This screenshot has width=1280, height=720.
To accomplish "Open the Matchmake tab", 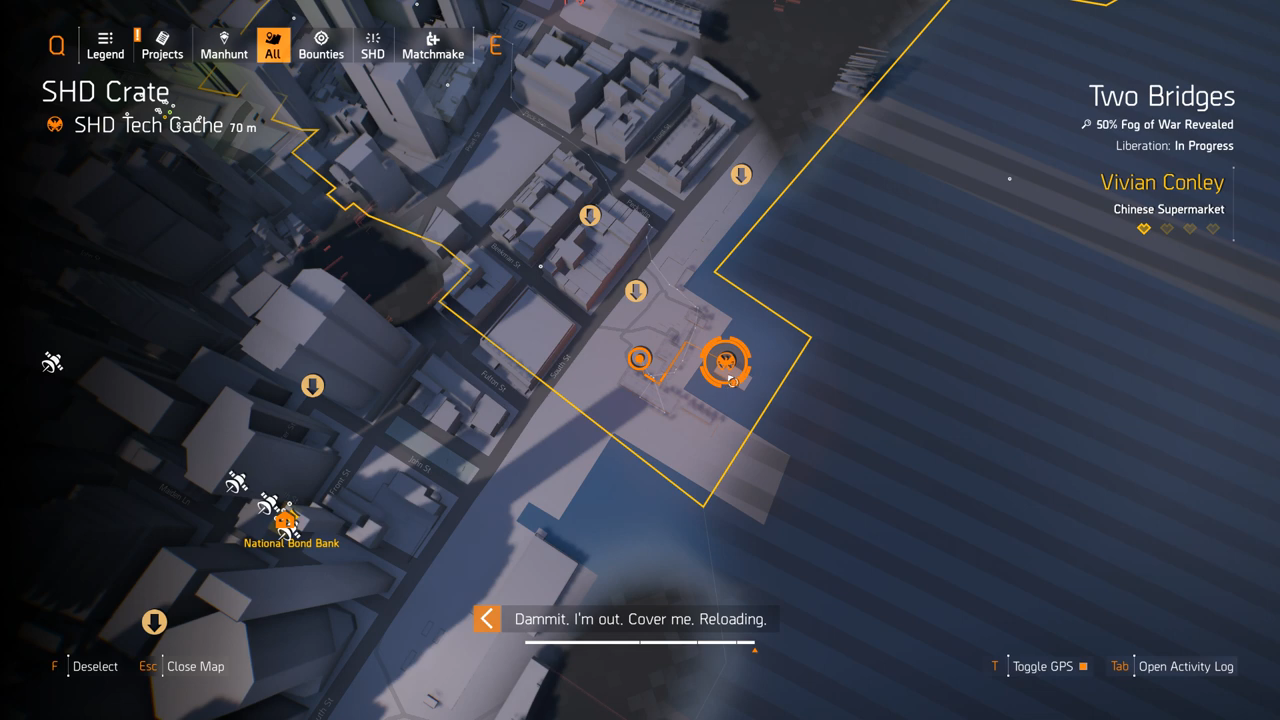I will coord(433,45).
